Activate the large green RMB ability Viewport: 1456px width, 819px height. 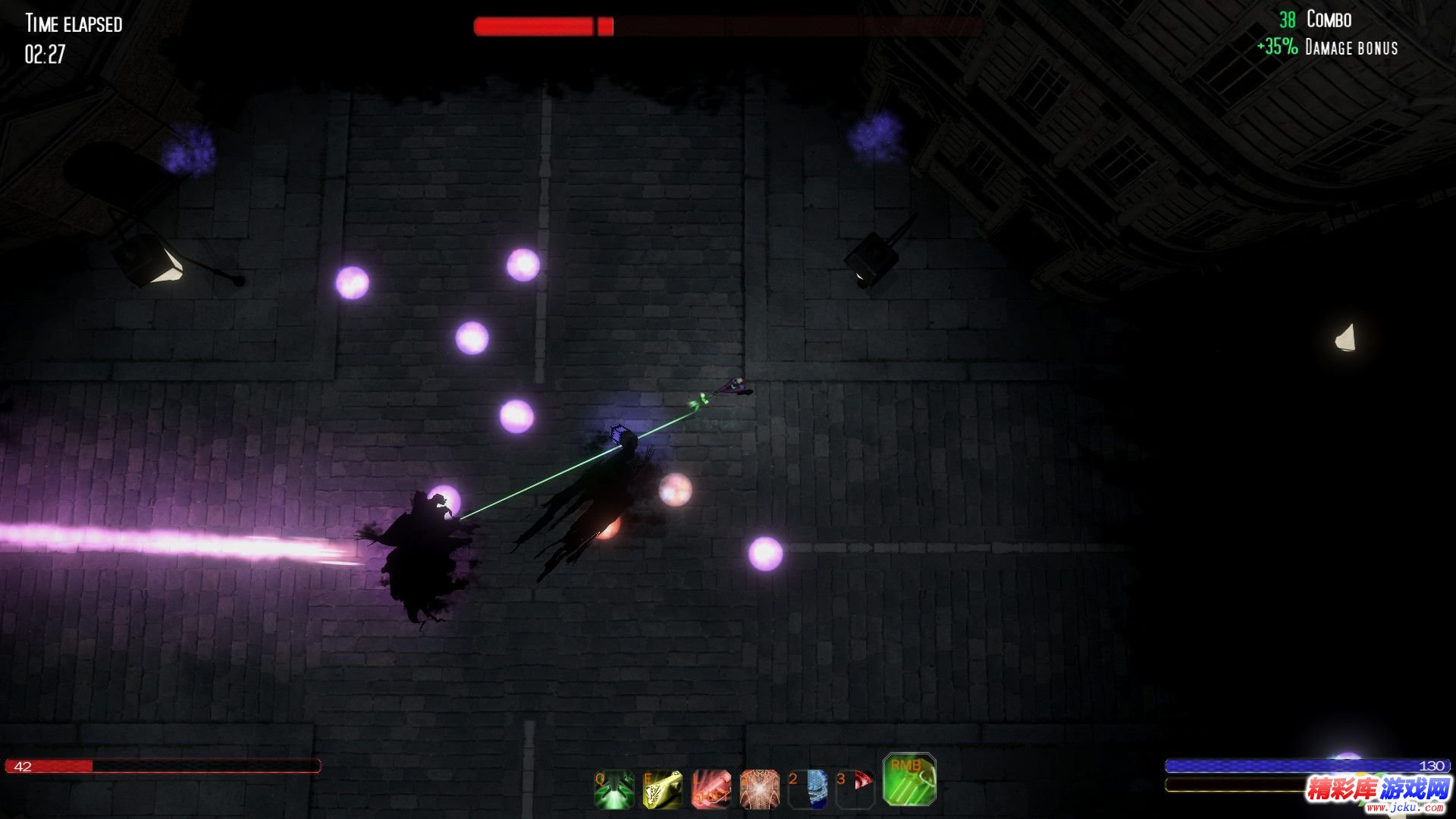[909, 780]
